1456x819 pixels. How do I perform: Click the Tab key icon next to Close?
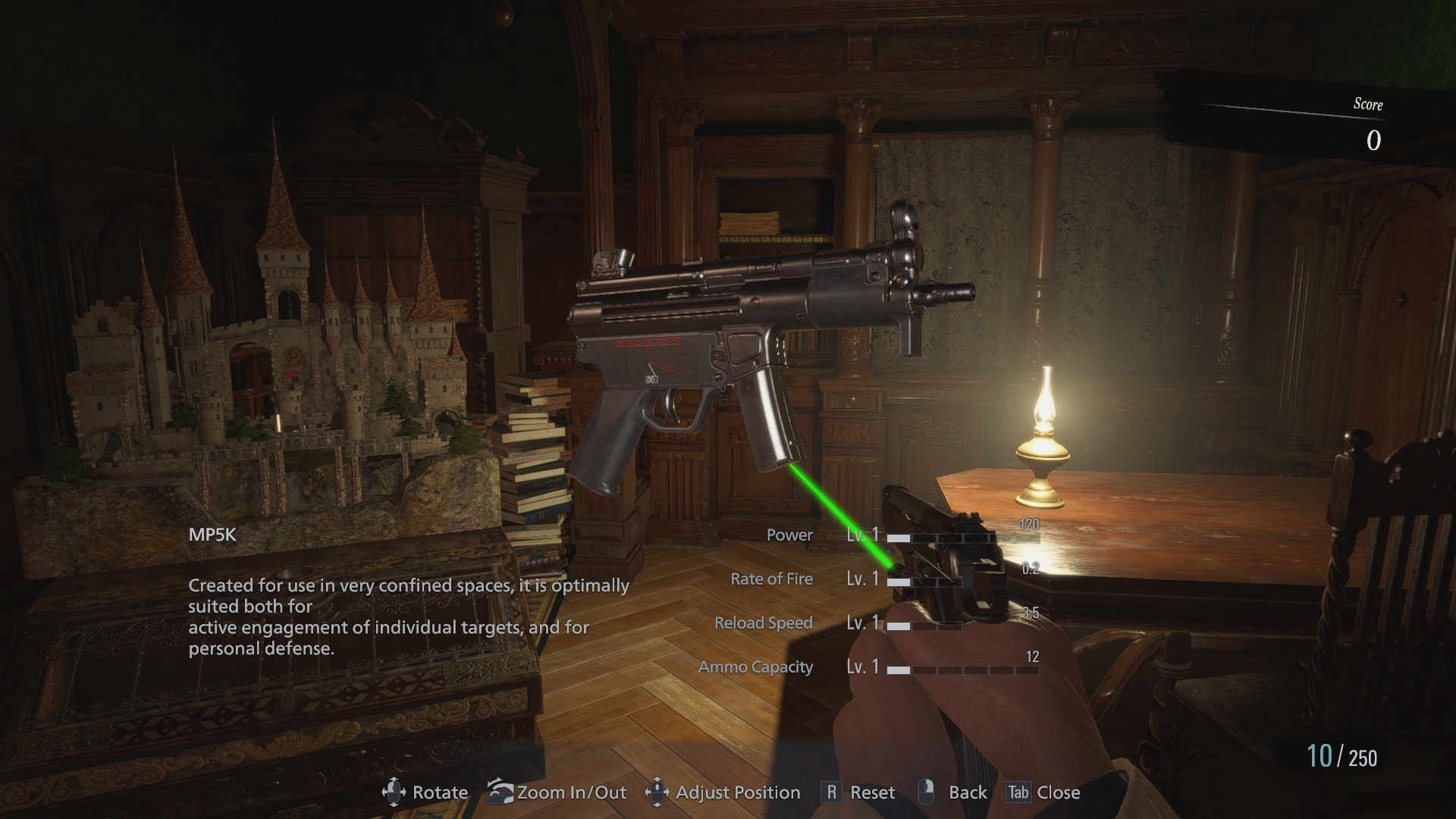[1021, 792]
